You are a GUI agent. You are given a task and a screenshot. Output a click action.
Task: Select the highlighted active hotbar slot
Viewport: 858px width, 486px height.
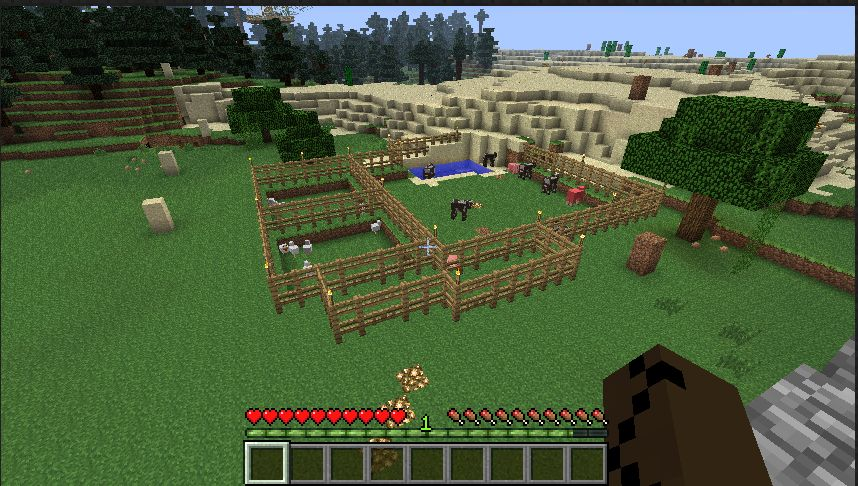tap(267, 464)
